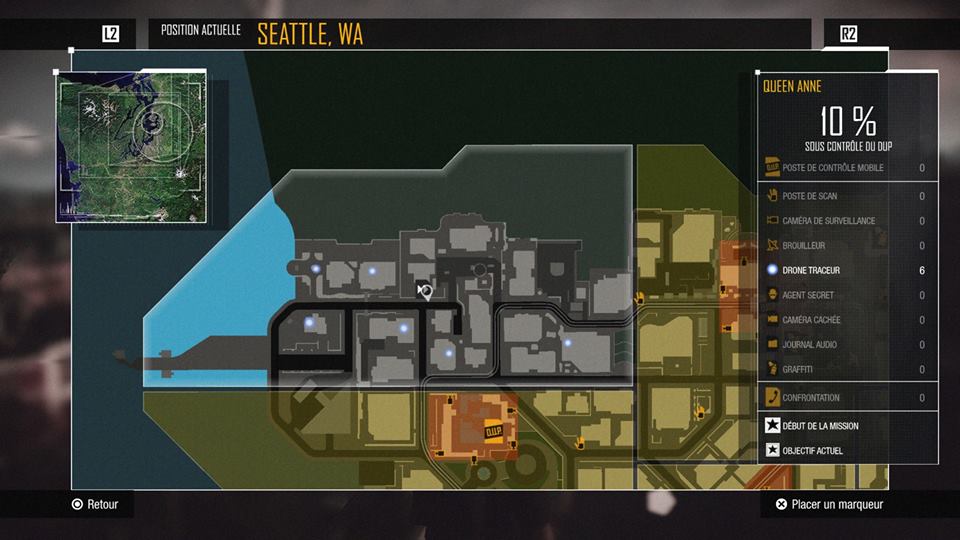
Task: Choose the Caméra cachée legend row
Action: (x=811, y=320)
